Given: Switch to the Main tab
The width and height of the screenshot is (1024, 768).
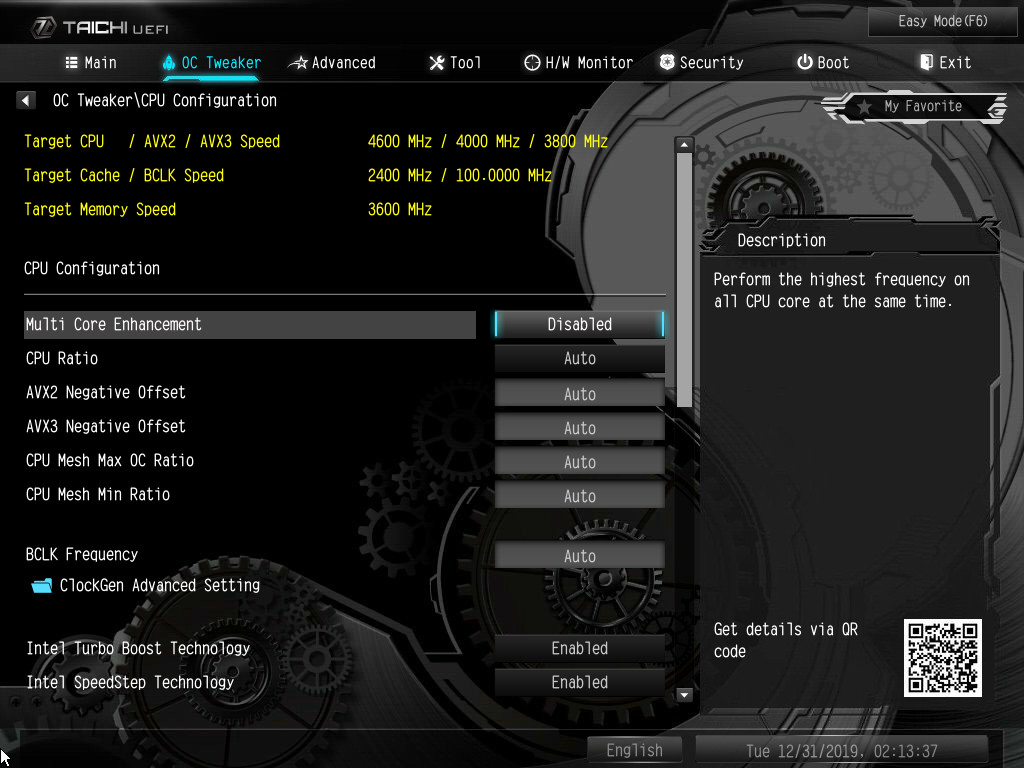Looking at the screenshot, I should tap(91, 63).
